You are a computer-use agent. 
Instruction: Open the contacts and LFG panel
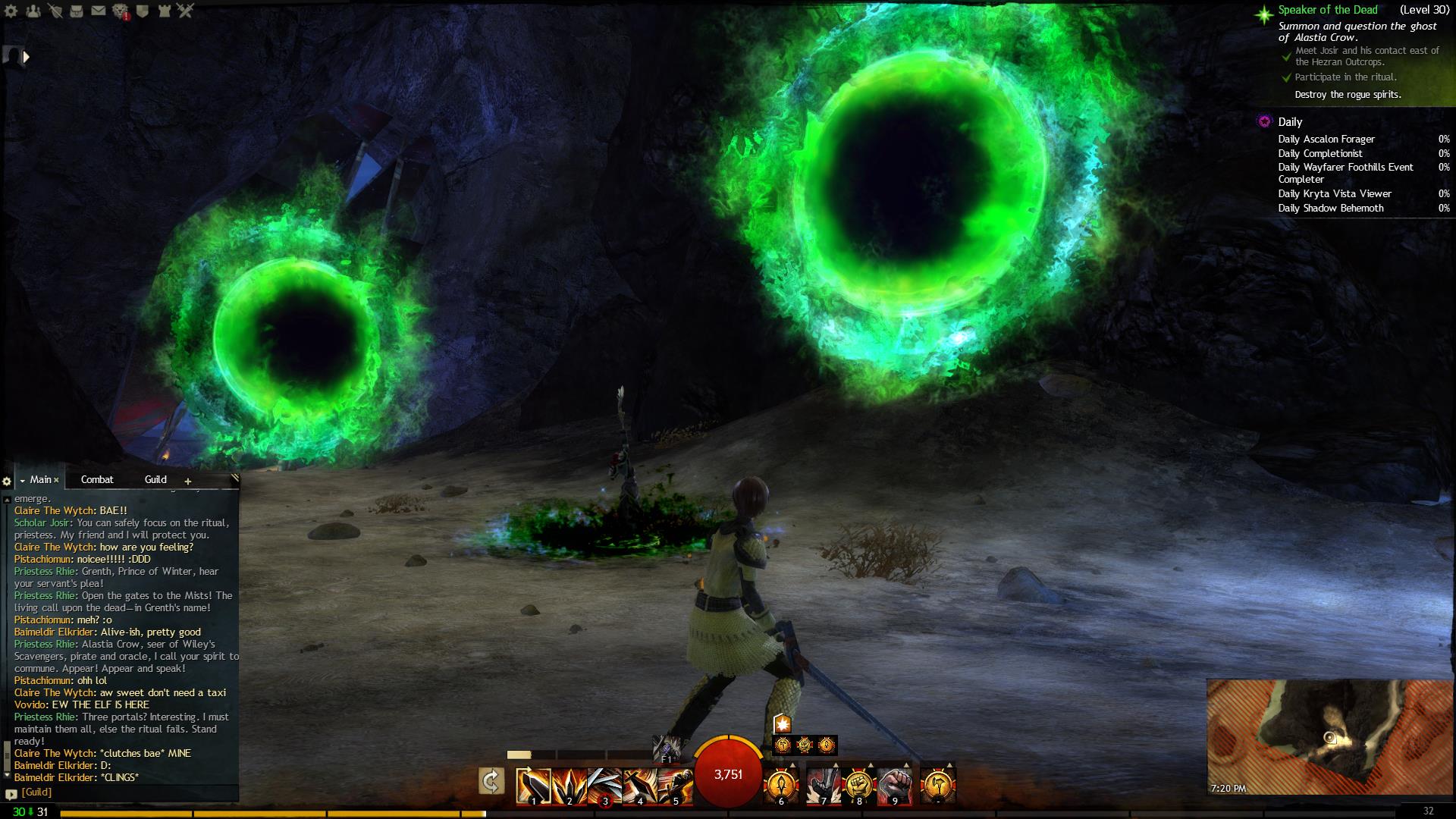pos(33,11)
